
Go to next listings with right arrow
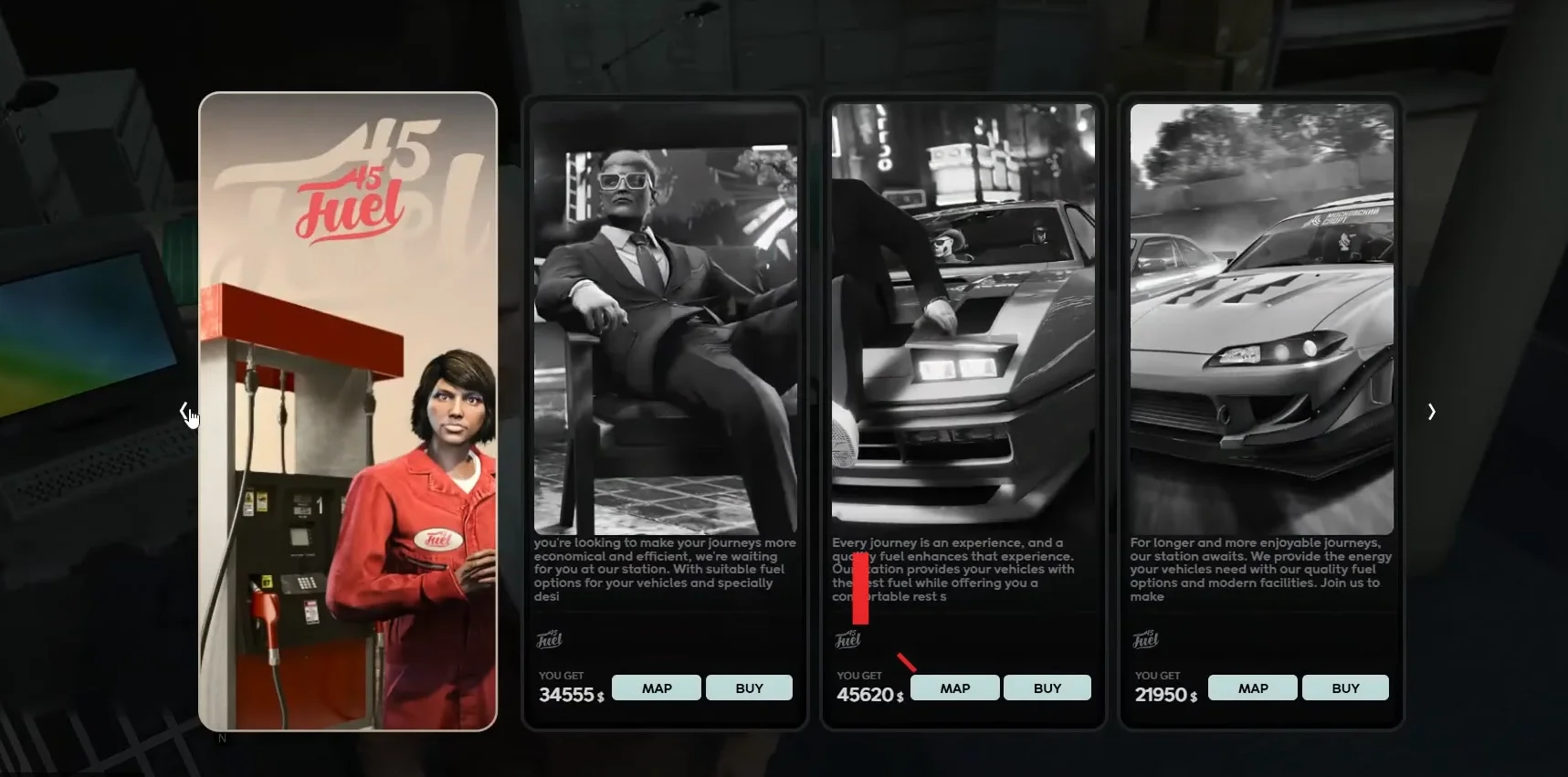pyautogui.click(x=1431, y=412)
